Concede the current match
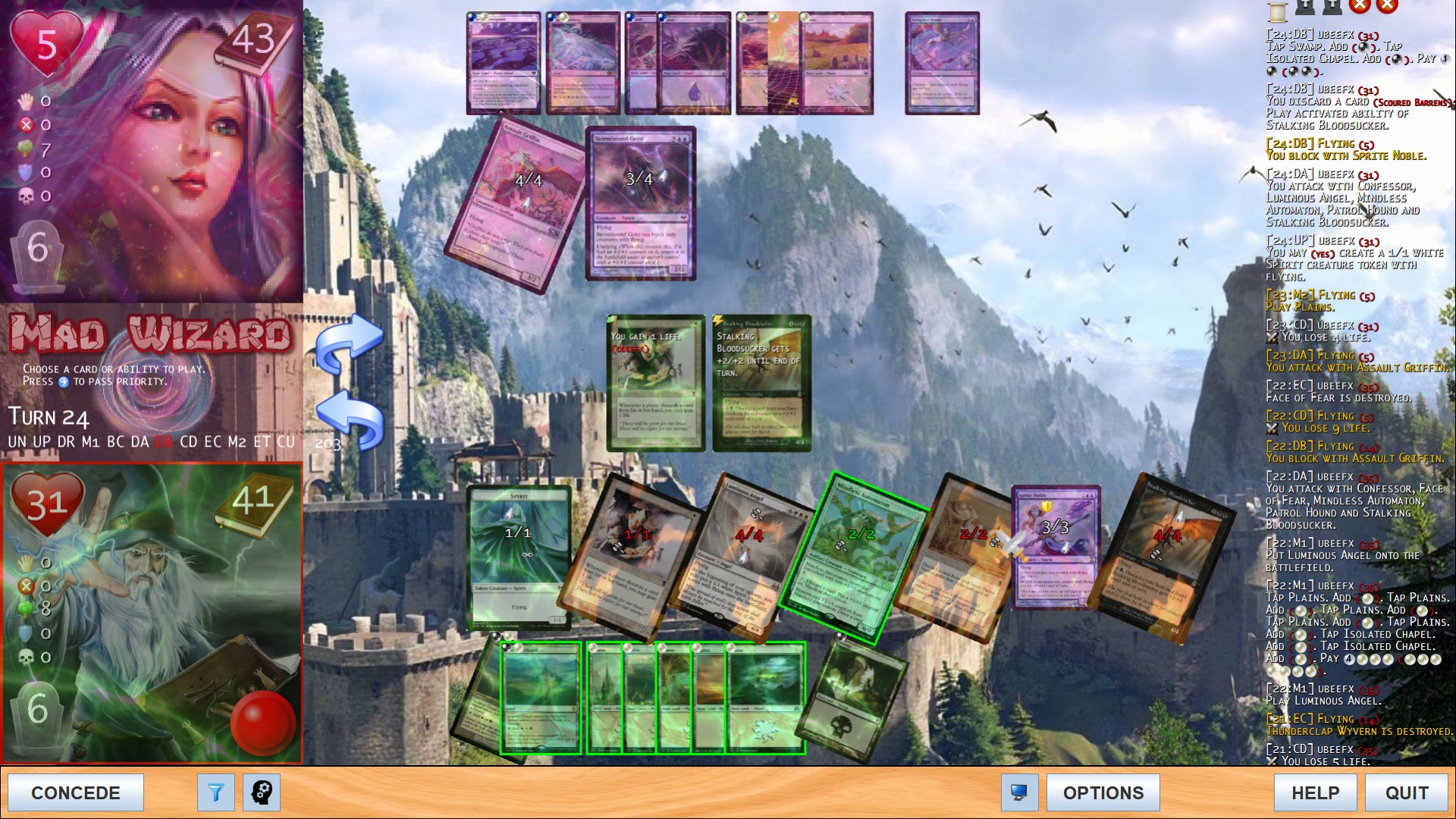 76,792
